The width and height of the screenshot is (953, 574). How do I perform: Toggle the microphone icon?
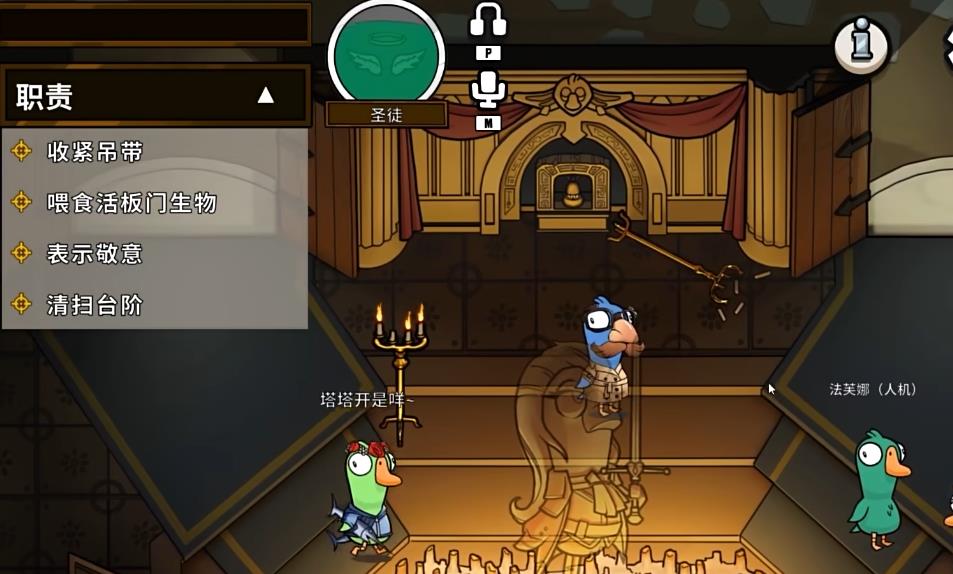(488, 89)
